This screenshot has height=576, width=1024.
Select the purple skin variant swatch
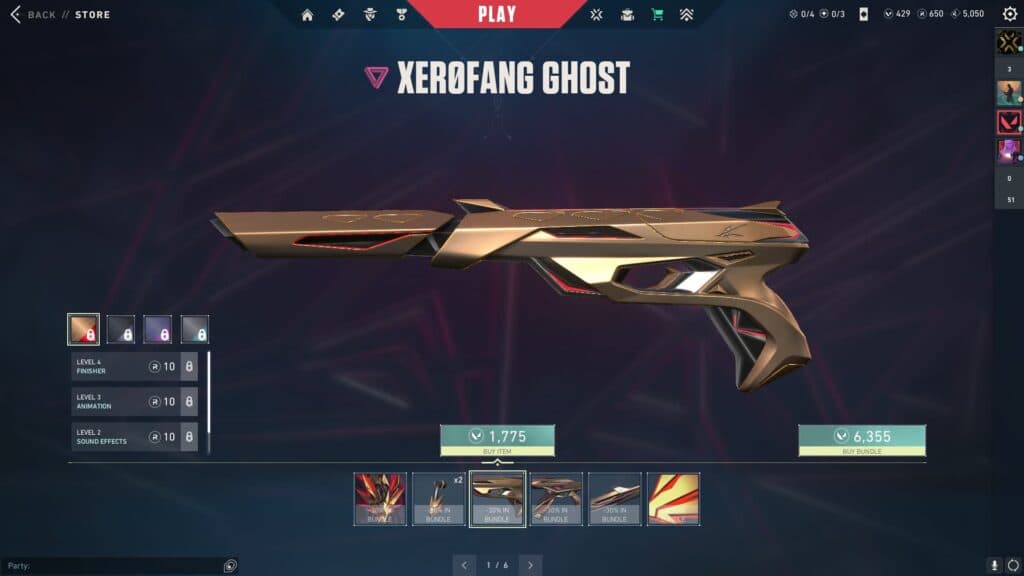tap(157, 329)
